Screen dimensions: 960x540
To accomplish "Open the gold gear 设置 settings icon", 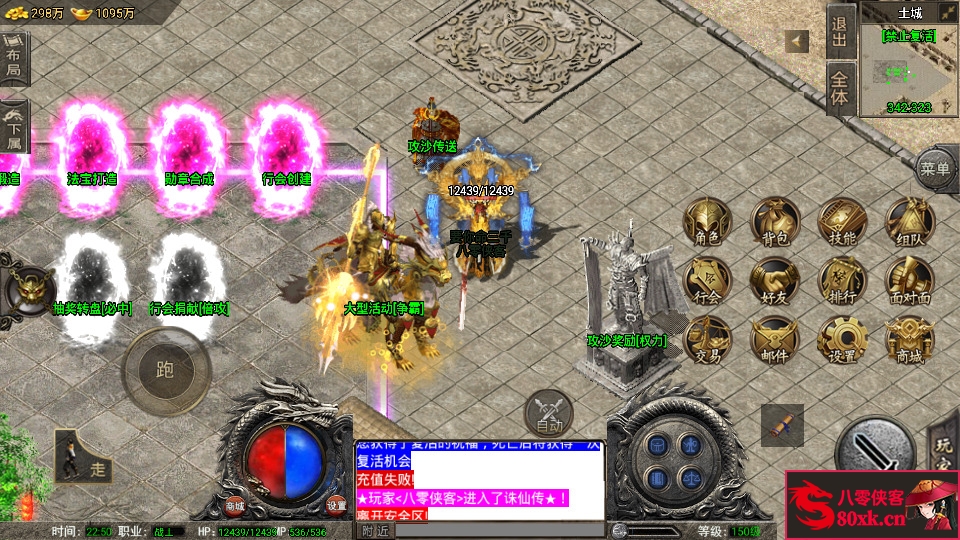I will point(842,339).
